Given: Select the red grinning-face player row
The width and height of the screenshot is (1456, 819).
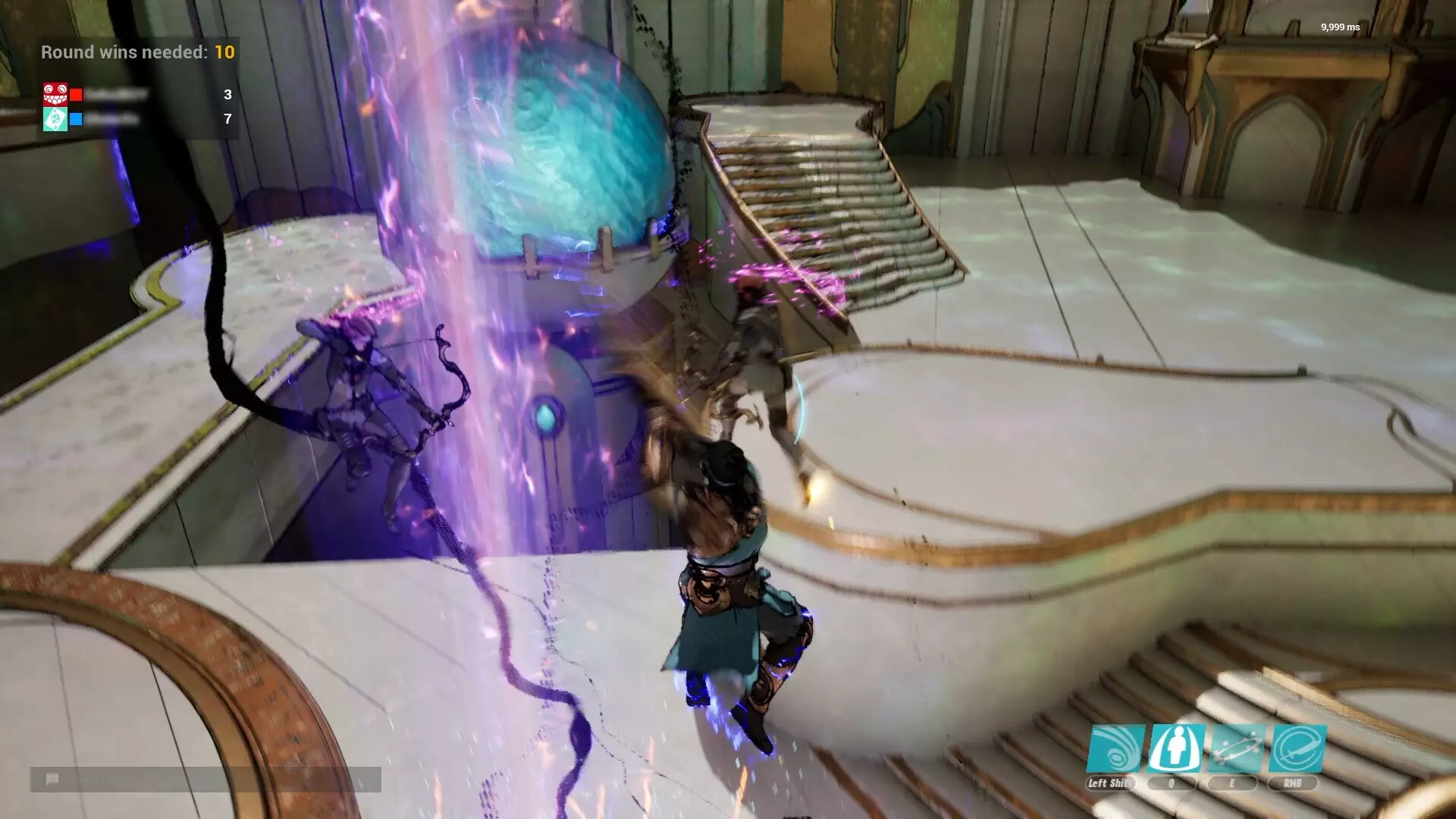Looking at the screenshot, I should 136,95.
